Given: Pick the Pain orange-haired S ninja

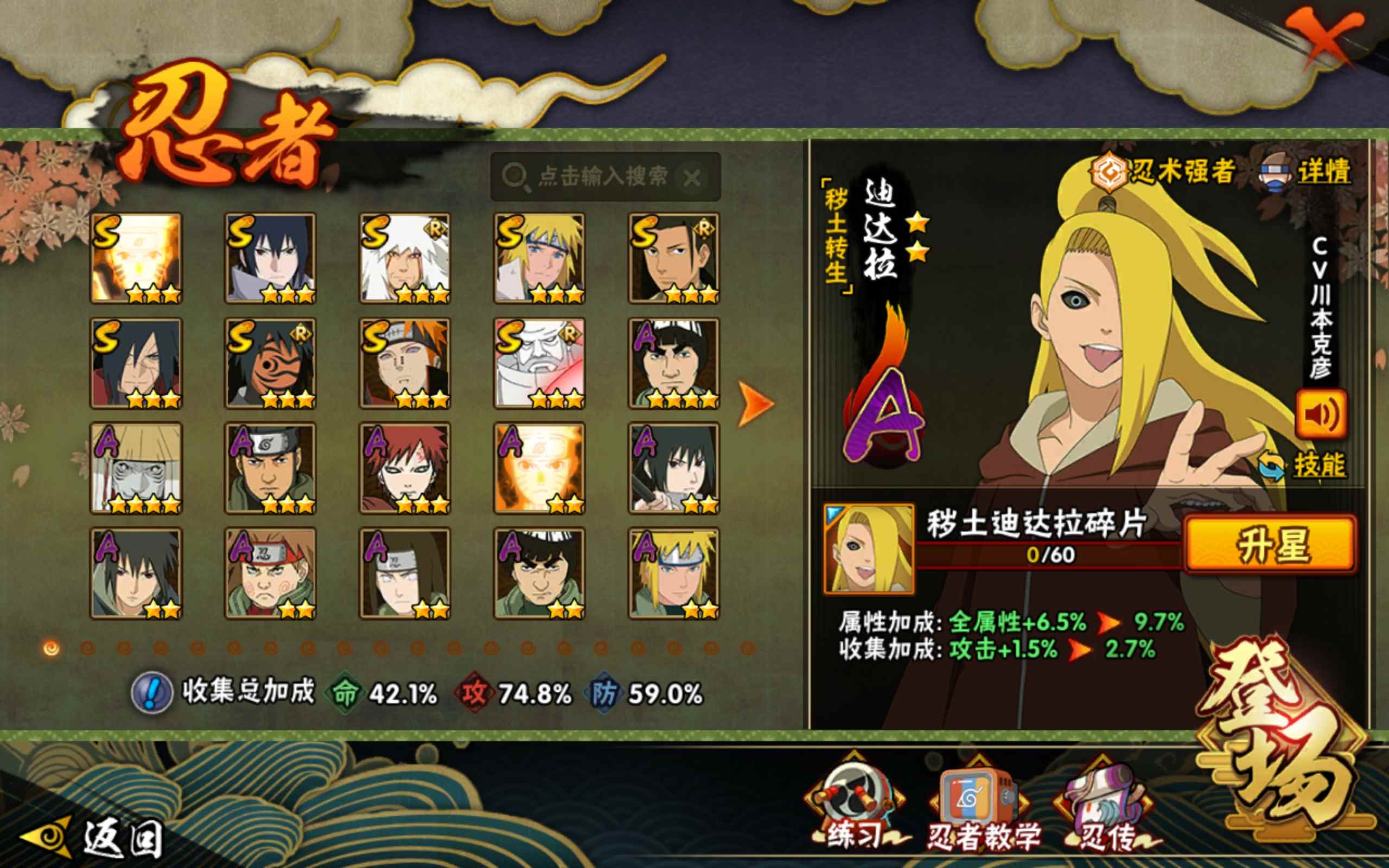Looking at the screenshot, I should coord(405,363).
